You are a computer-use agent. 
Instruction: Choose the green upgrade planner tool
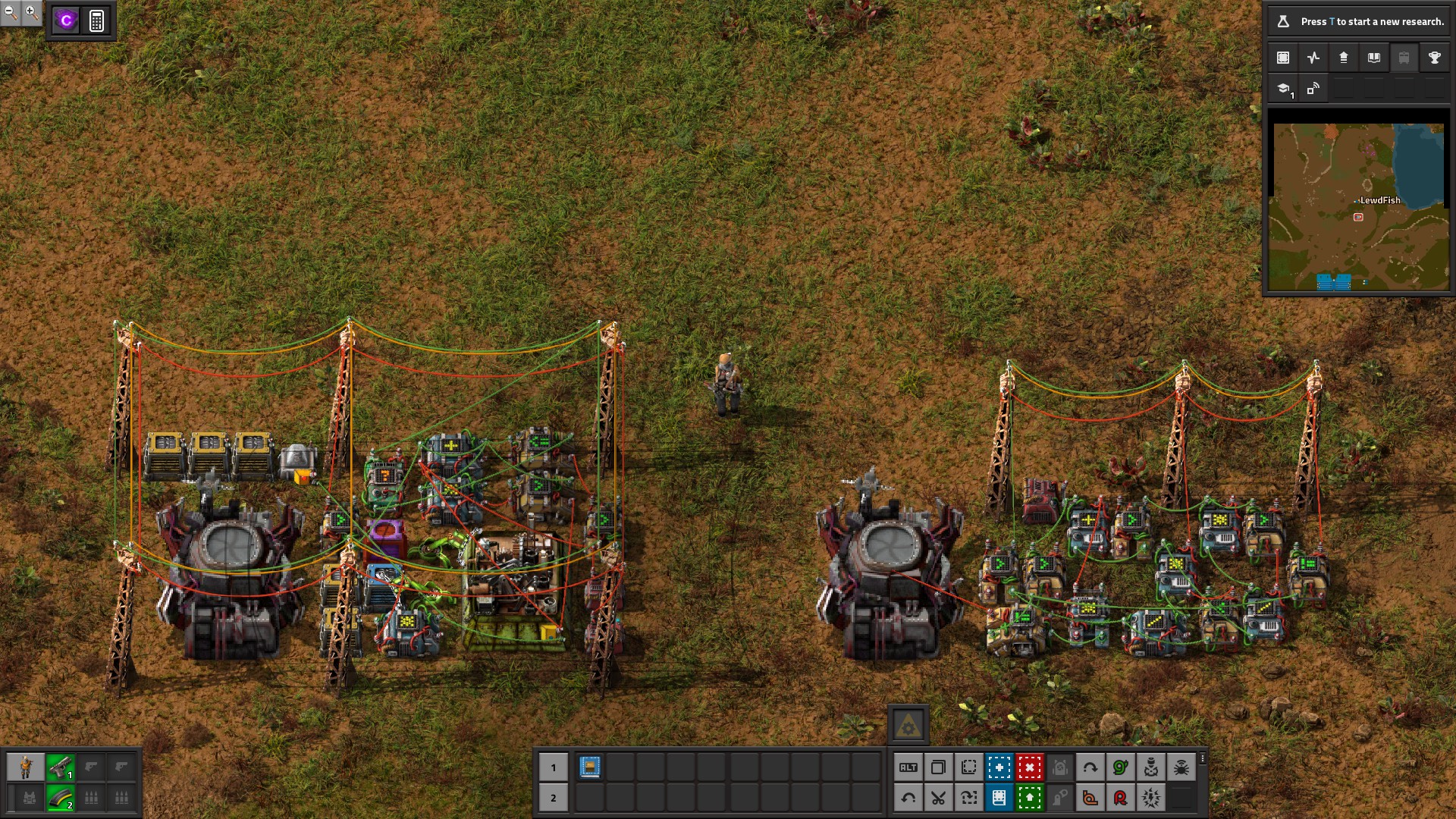[1029, 798]
